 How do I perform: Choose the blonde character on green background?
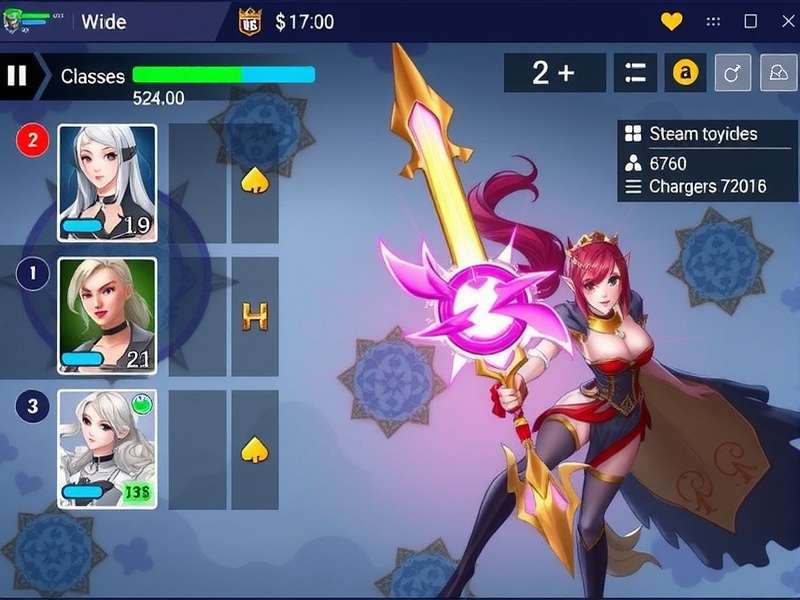tap(107, 316)
